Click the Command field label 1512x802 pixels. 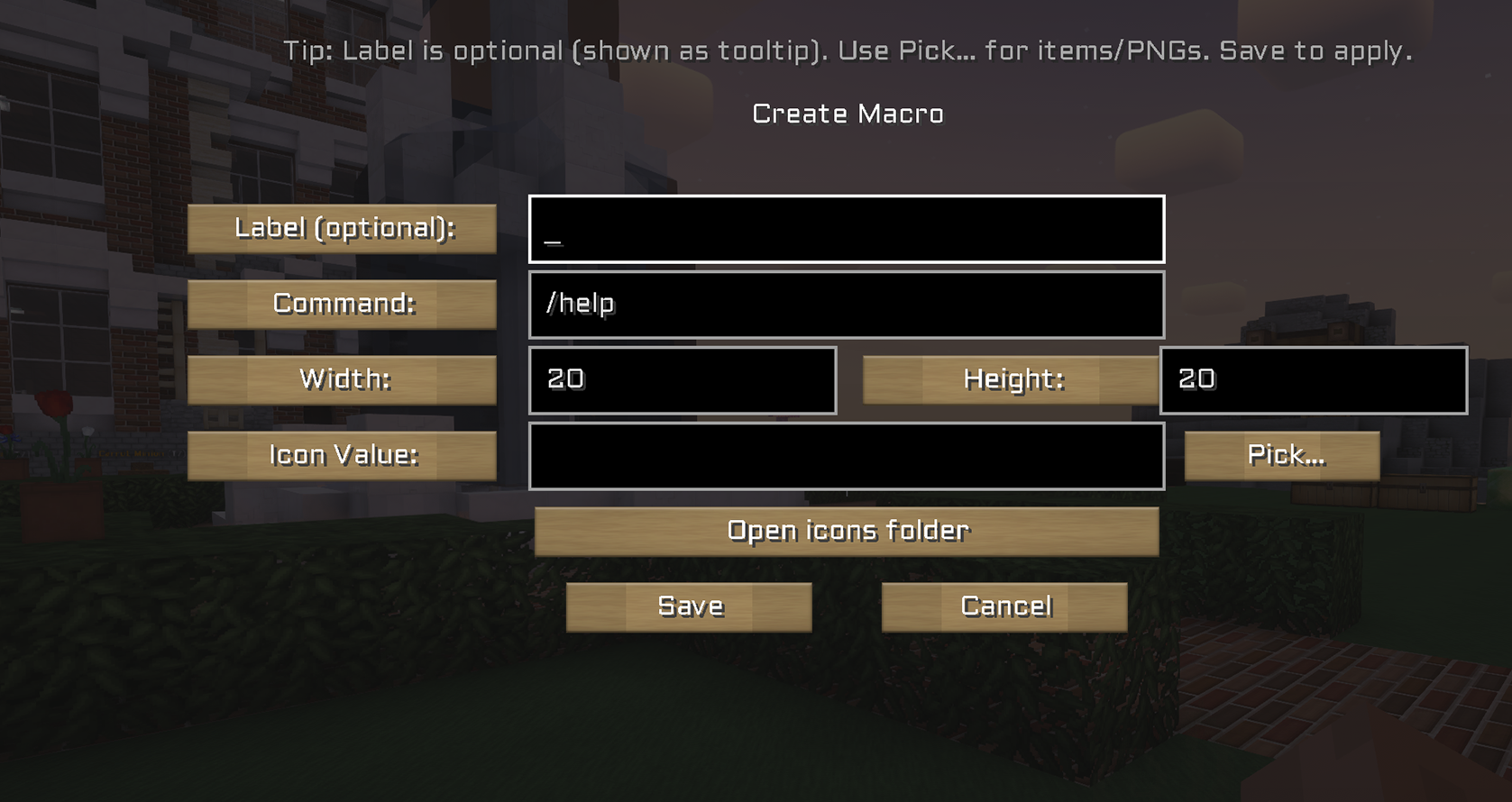click(342, 305)
